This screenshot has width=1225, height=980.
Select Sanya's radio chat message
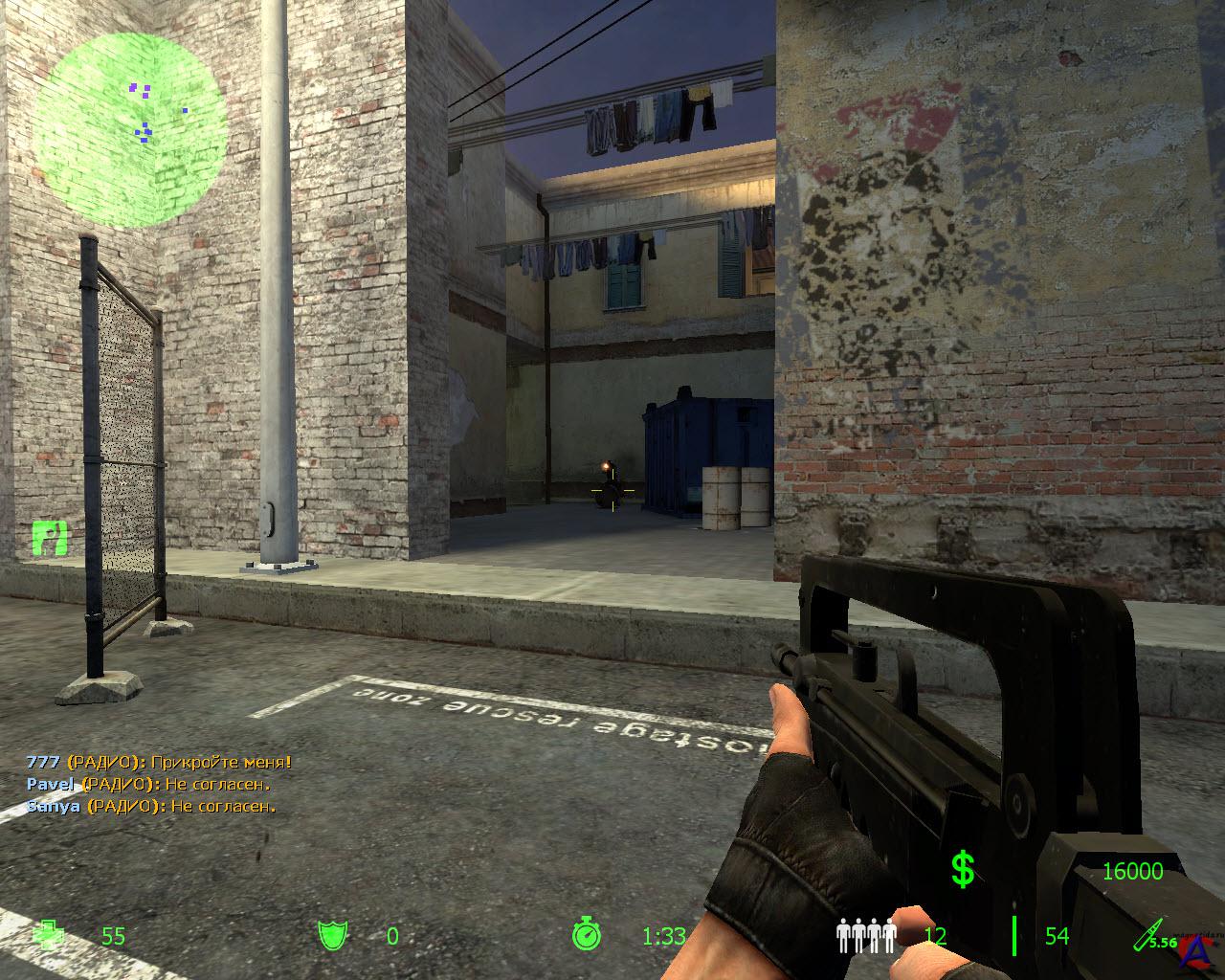[x=151, y=806]
